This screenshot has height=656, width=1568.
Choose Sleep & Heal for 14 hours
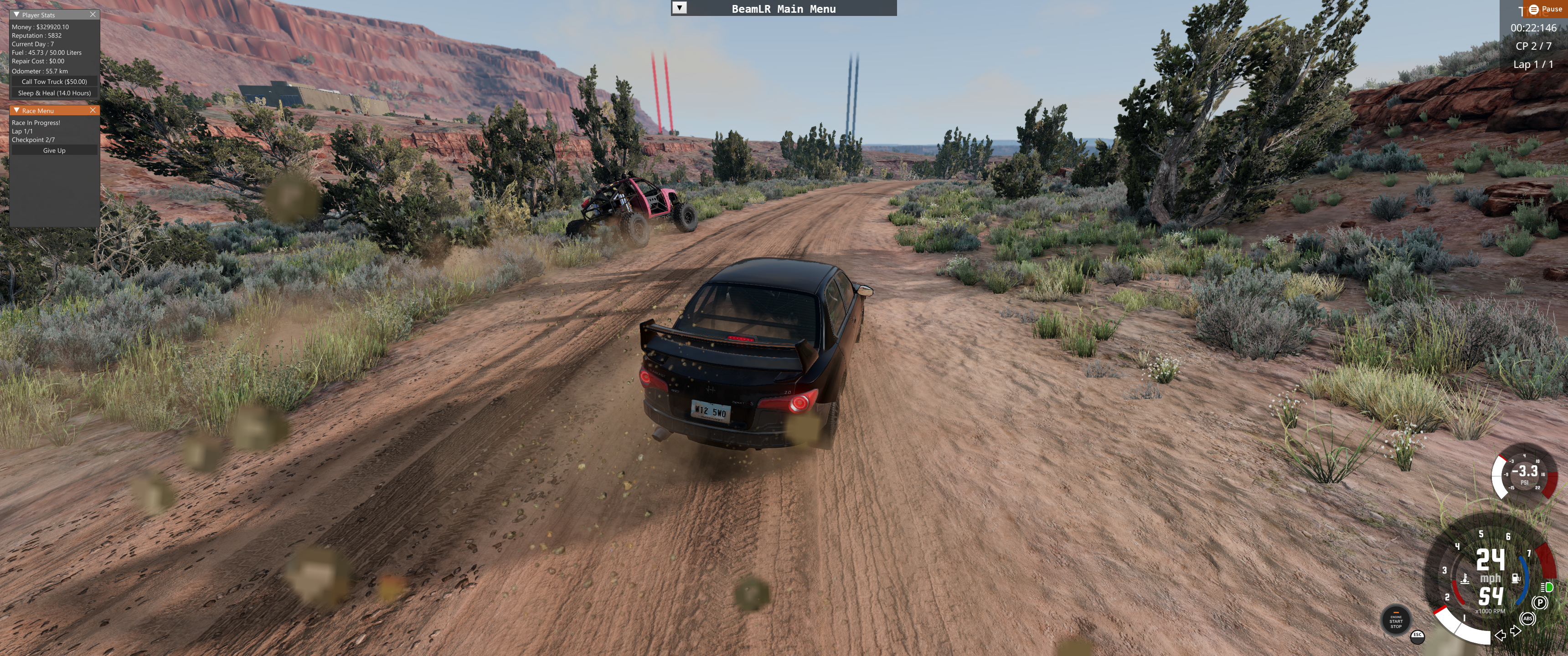click(x=54, y=93)
